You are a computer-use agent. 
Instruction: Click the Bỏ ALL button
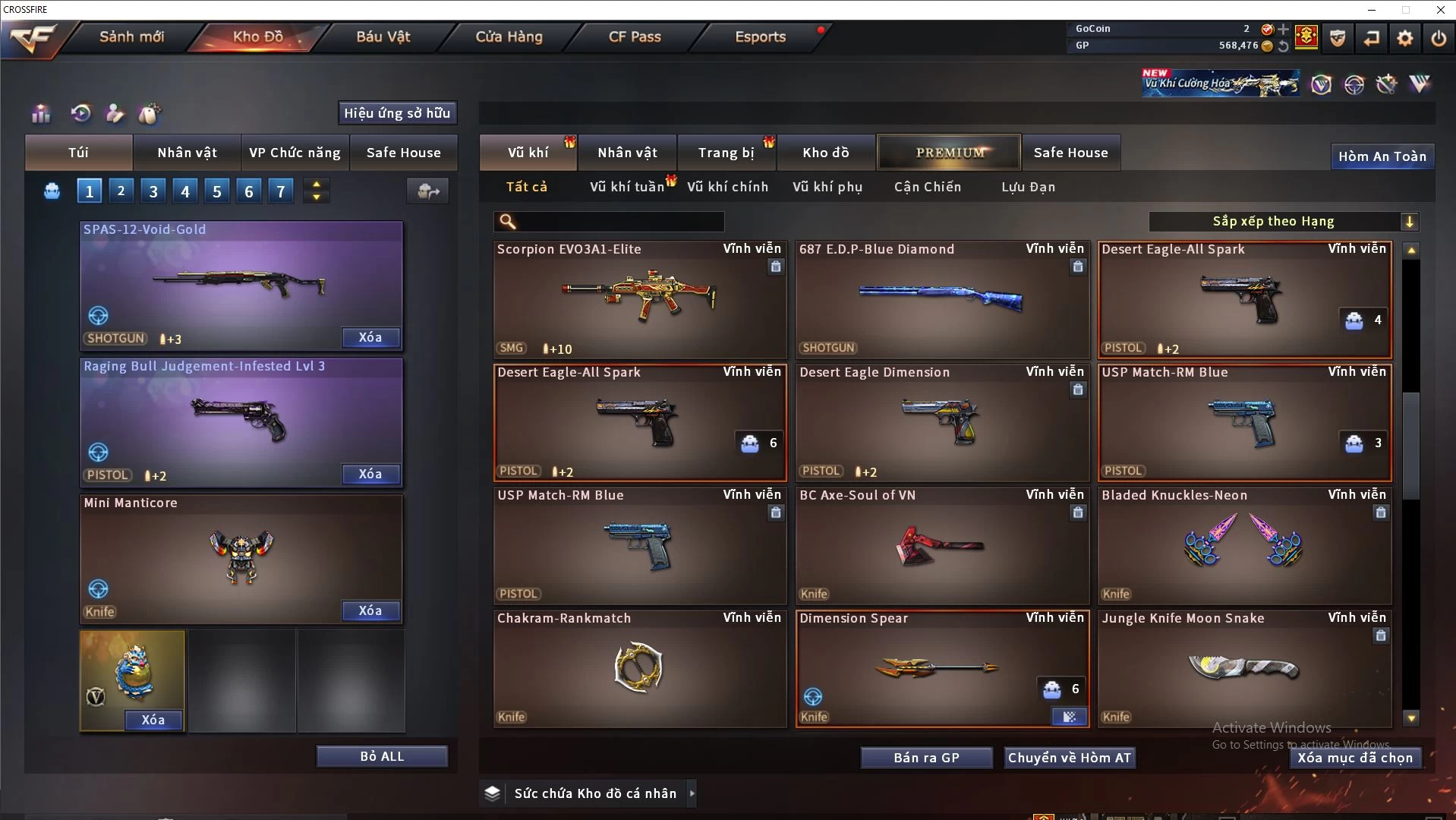pos(382,757)
